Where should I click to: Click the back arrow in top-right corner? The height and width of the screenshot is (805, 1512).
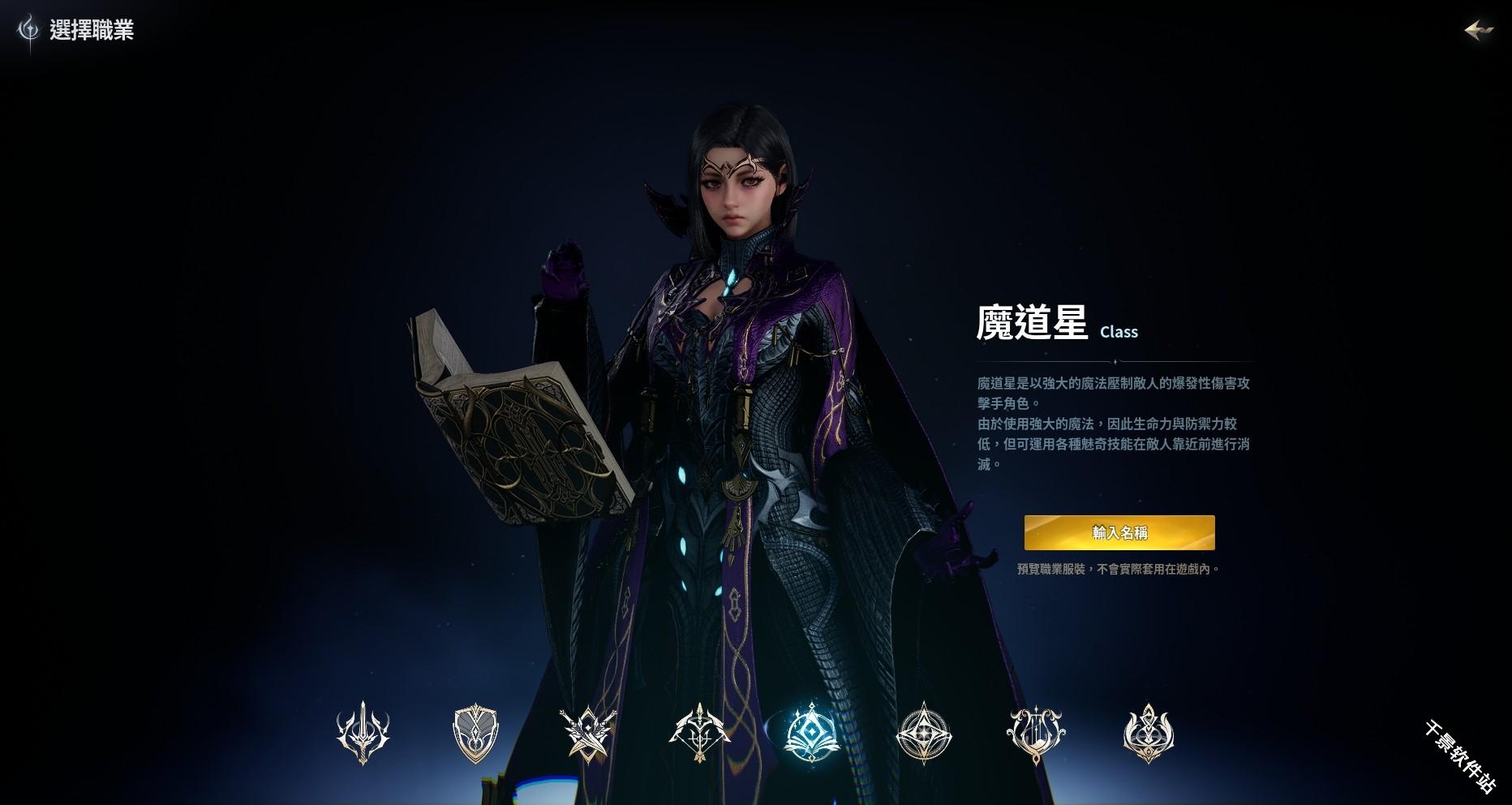(x=1478, y=31)
